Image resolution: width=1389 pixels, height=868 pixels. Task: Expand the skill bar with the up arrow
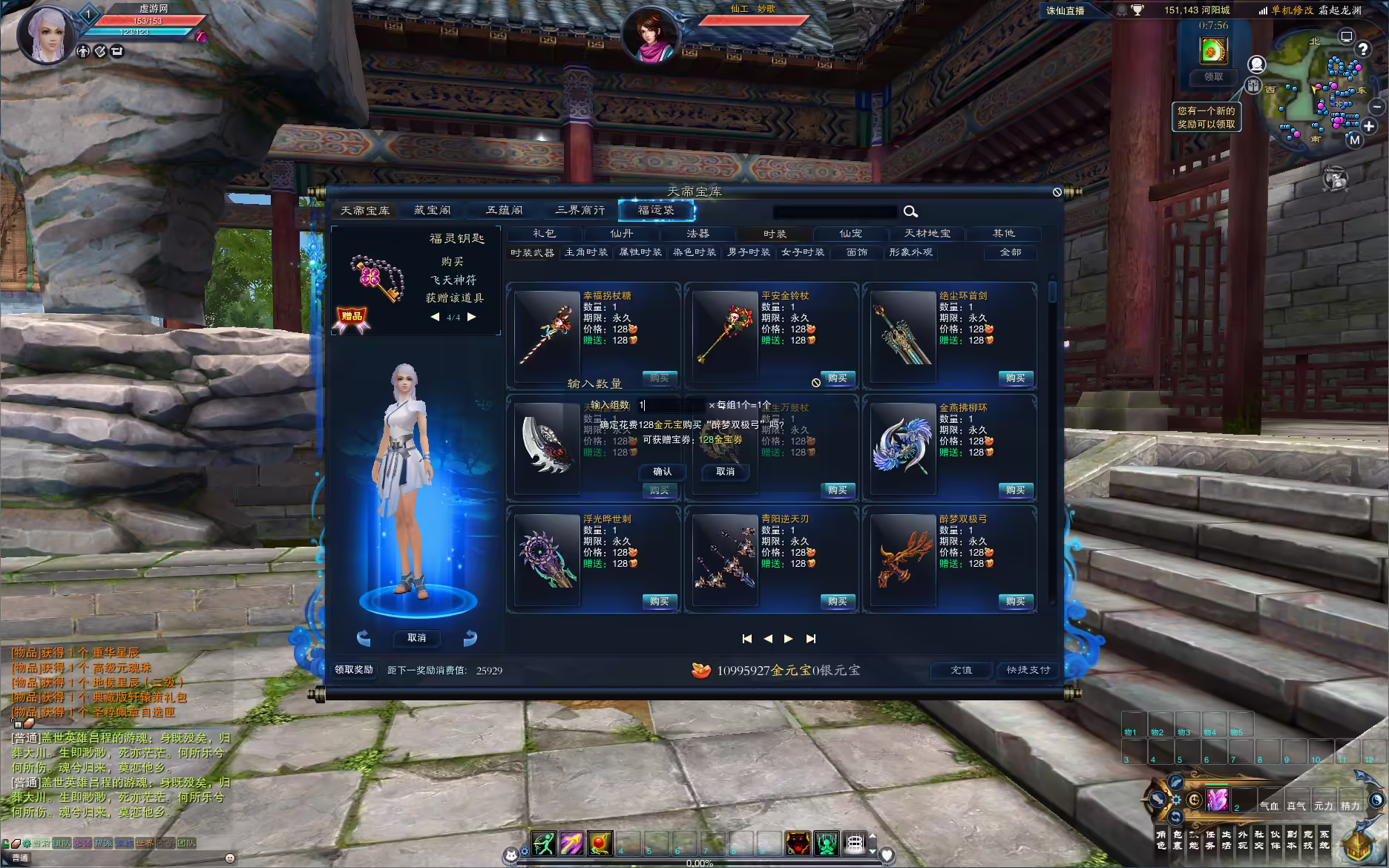tap(873, 837)
